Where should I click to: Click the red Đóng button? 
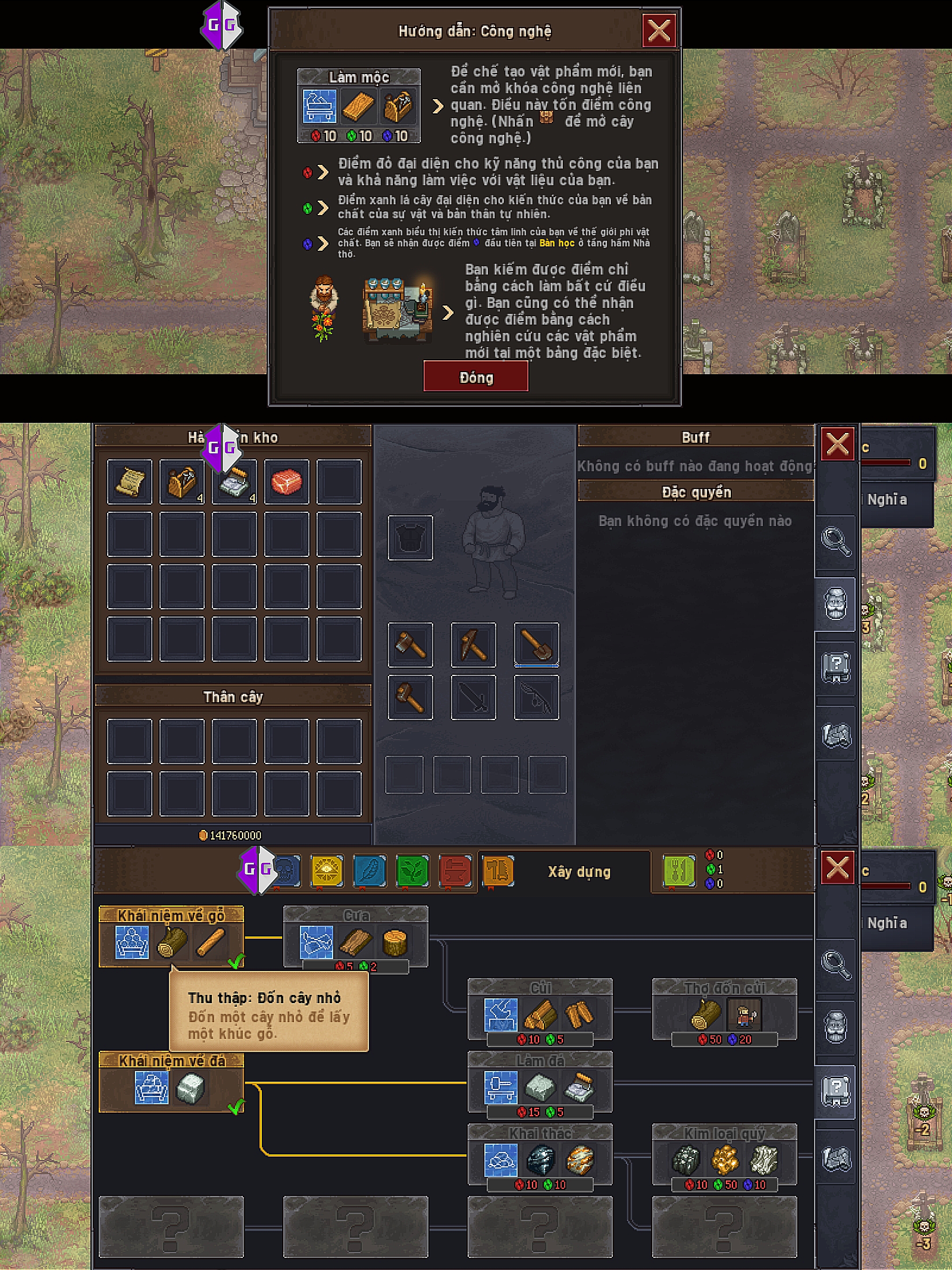point(475,377)
